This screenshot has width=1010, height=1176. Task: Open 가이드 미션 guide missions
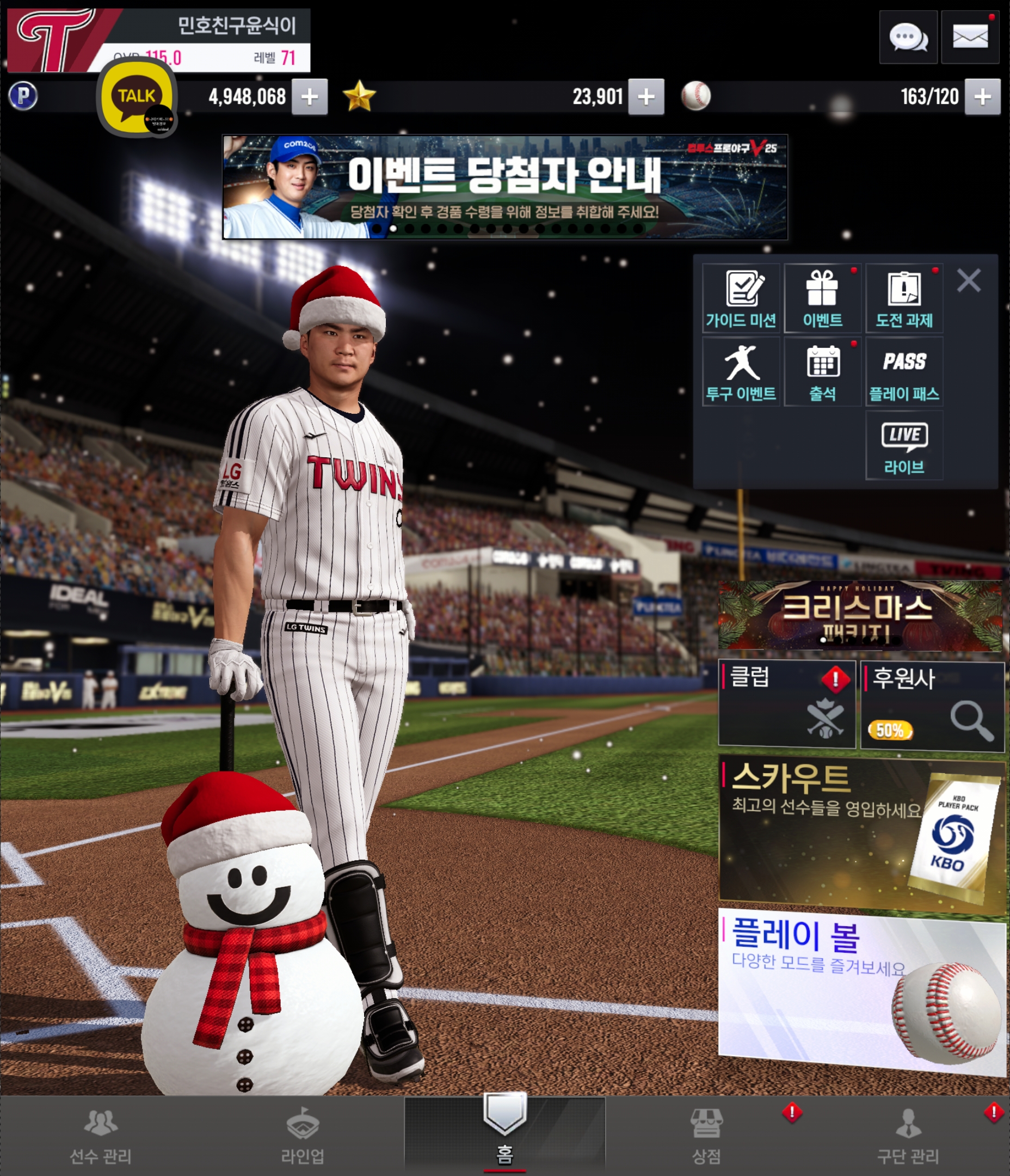741,298
